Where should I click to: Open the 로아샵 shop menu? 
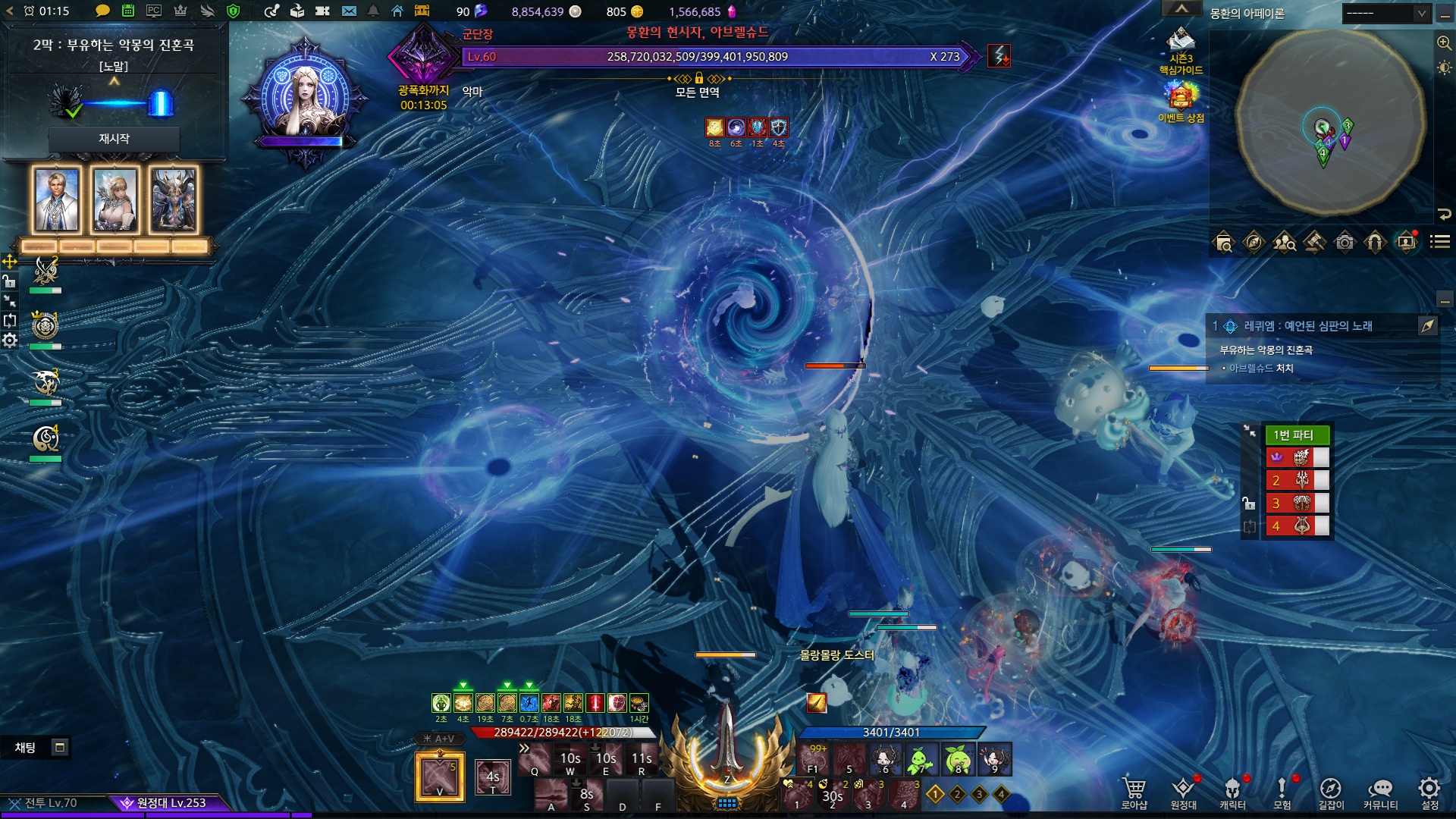1134,792
